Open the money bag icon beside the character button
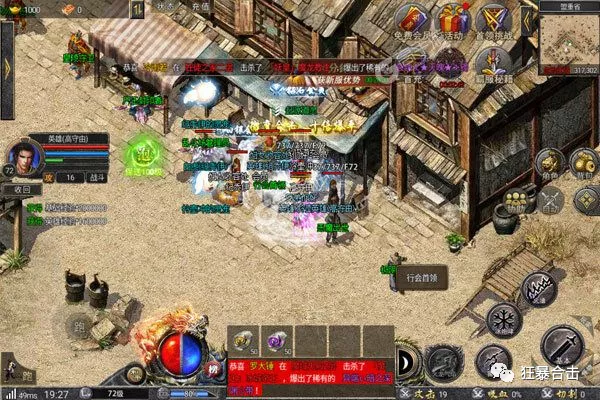This screenshot has height=400, width=600. pyautogui.click(x=583, y=164)
